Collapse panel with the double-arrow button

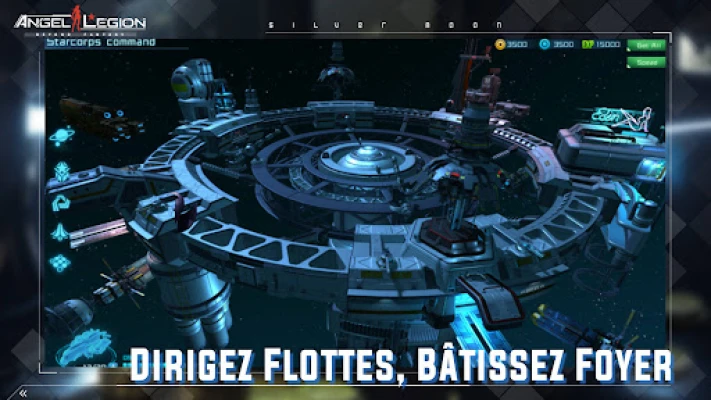click(x=23, y=393)
